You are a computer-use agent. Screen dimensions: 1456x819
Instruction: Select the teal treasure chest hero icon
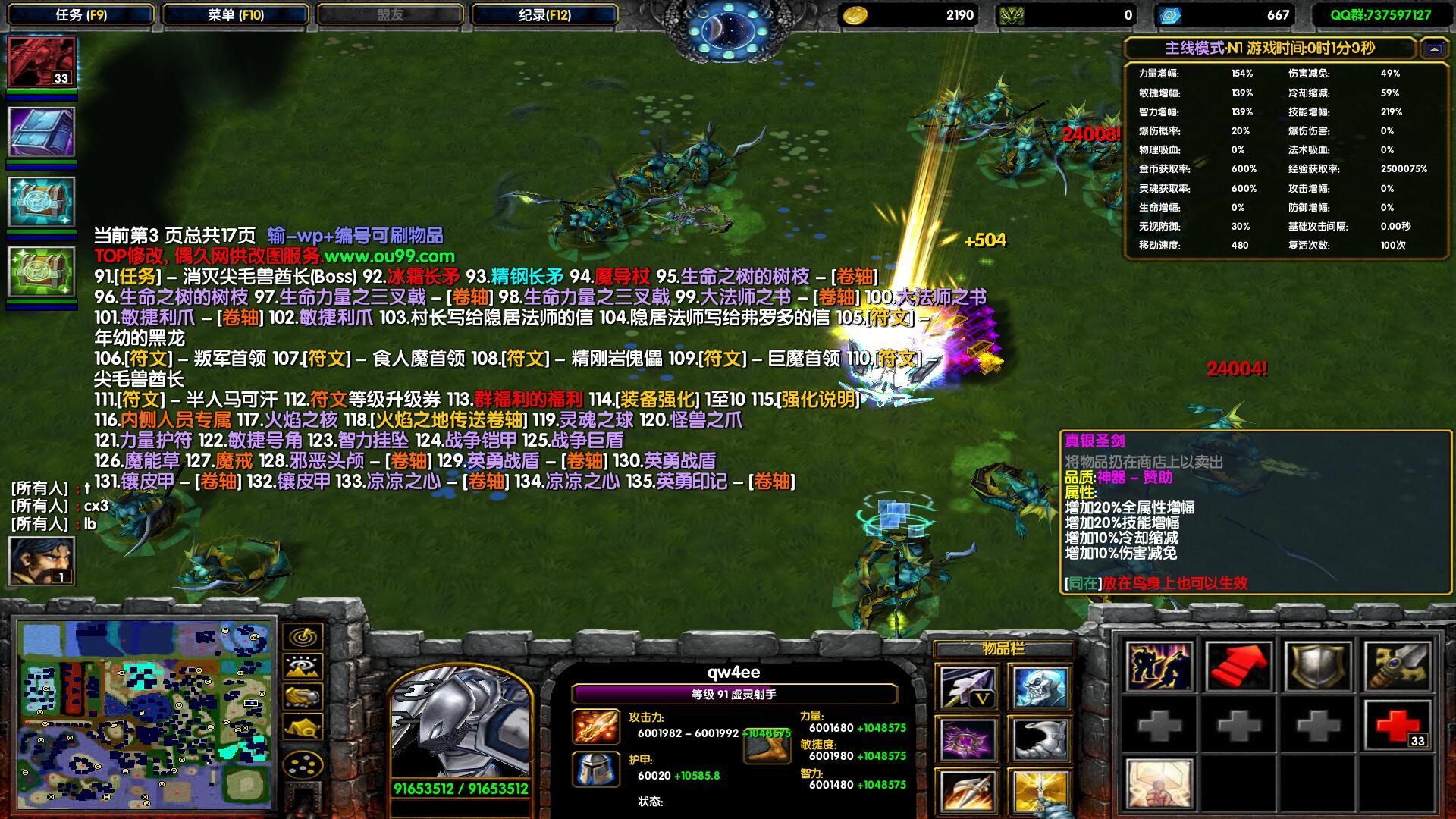click(x=42, y=202)
